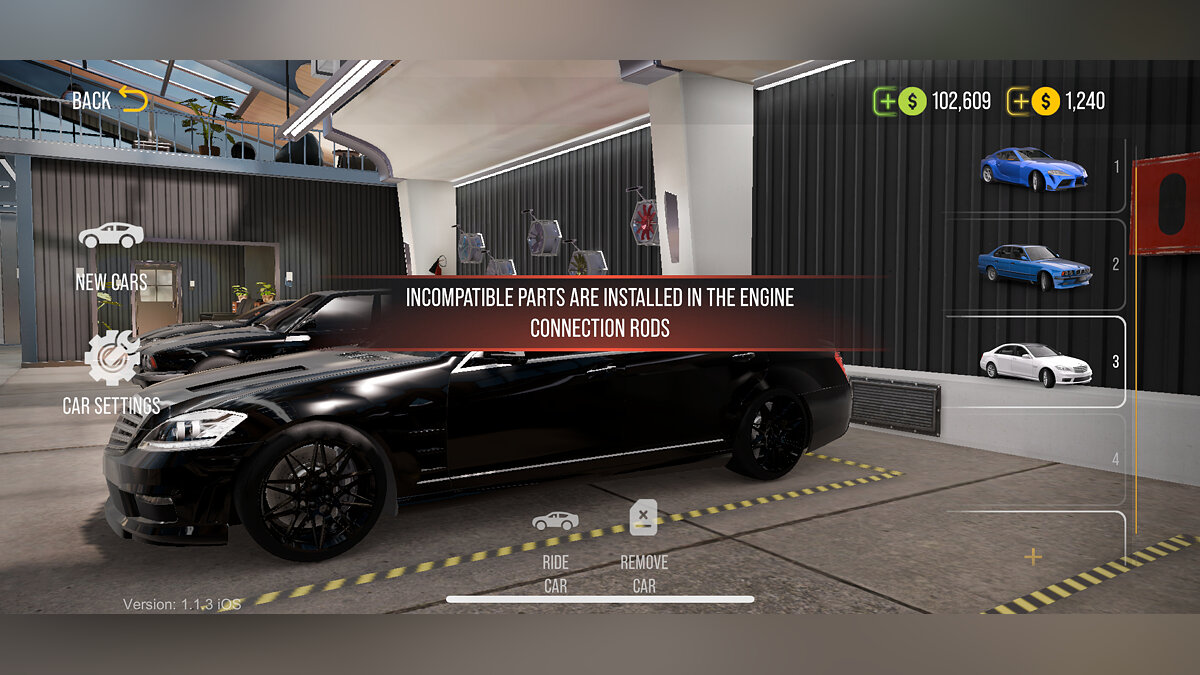Go back using the Back button

pos(109,100)
